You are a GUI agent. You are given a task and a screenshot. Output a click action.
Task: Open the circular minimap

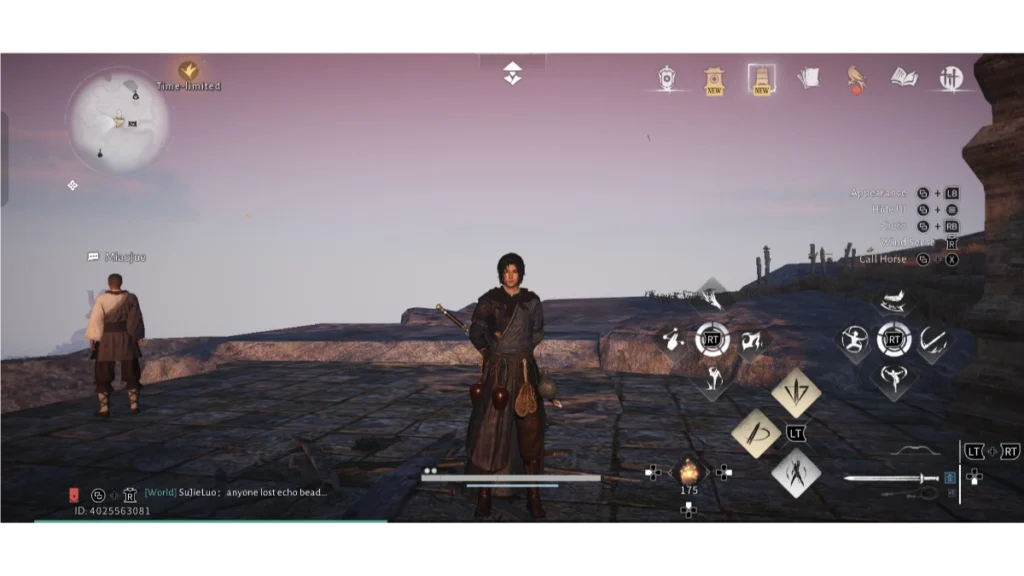pos(118,120)
